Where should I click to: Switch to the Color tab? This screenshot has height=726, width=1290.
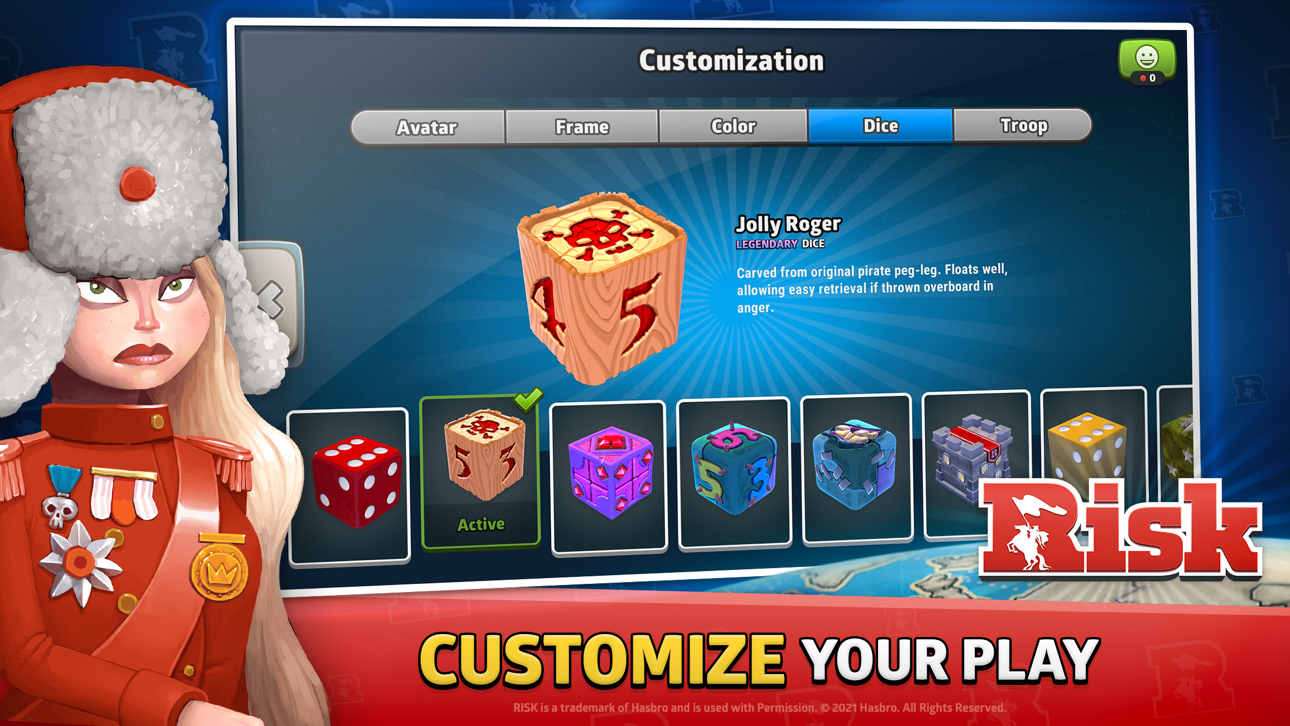tap(733, 126)
